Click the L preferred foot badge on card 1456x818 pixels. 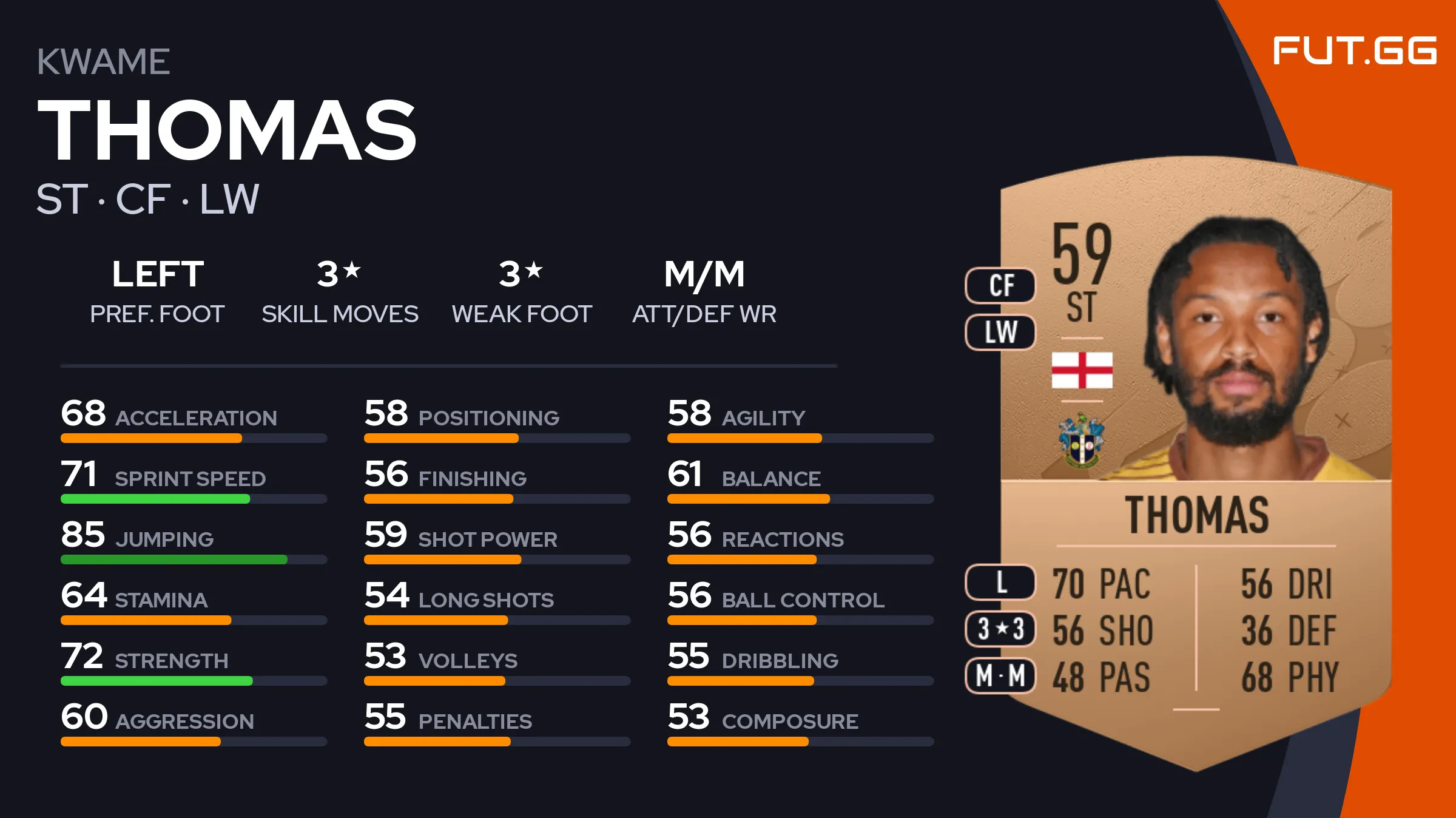pyautogui.click(x=1000, y=582)
